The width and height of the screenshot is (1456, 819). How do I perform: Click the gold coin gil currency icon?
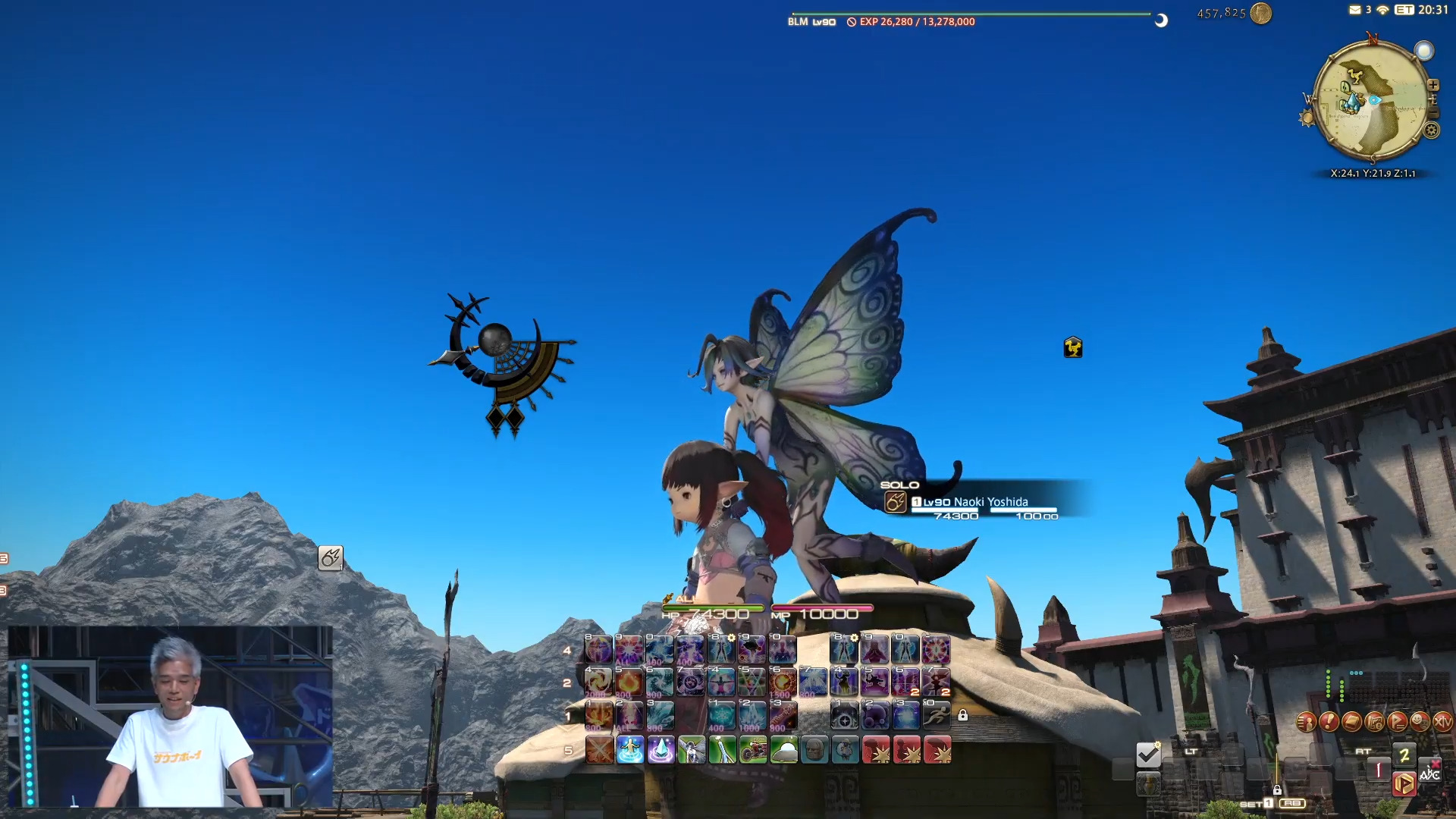1260,13
